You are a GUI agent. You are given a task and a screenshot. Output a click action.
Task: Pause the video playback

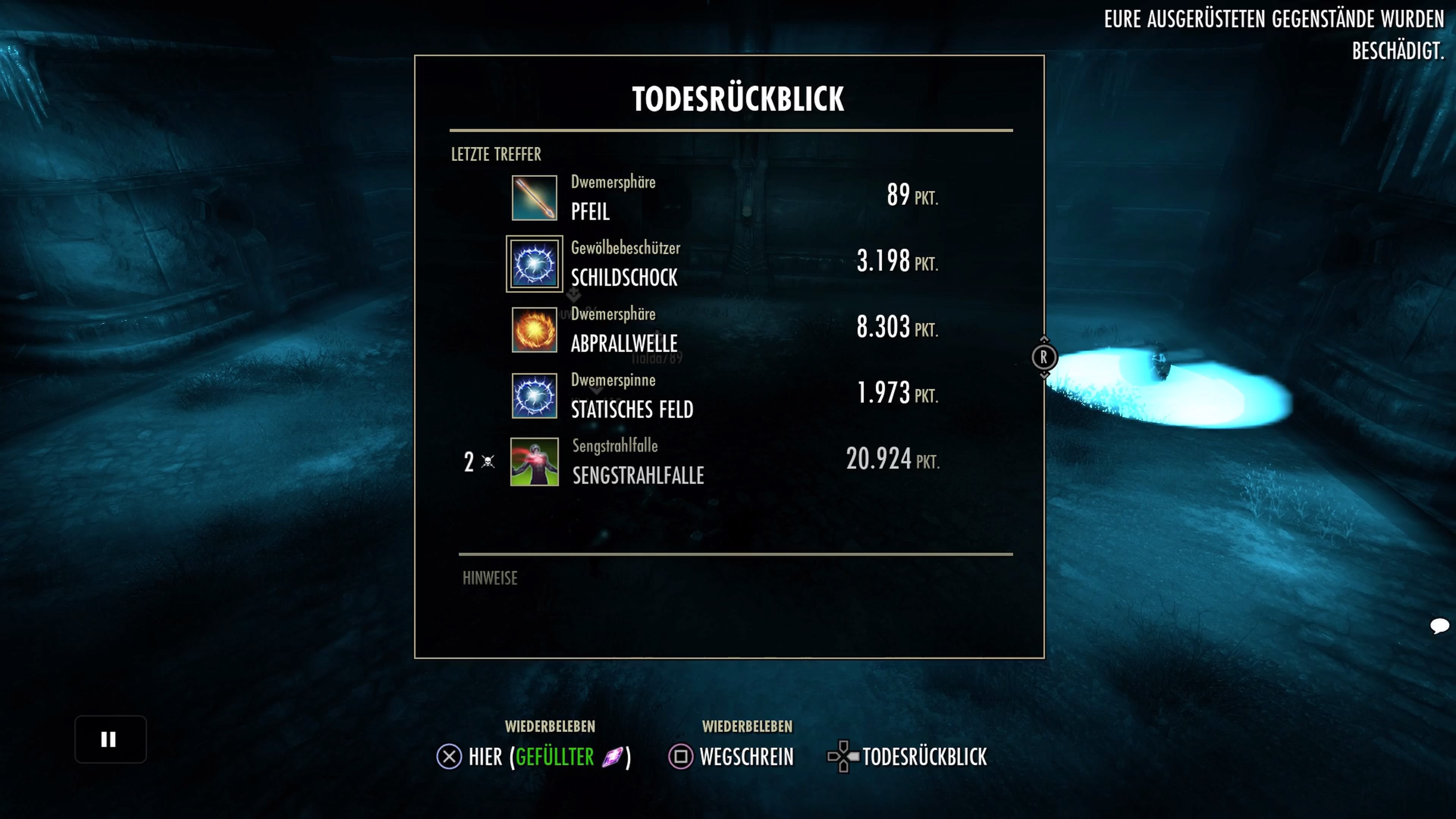point(110,739)
